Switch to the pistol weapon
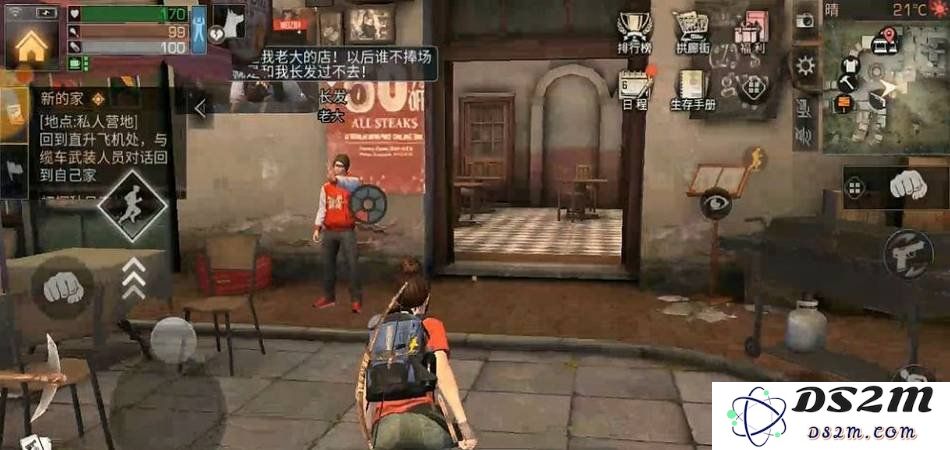This screenshot has height=450, width=950. point(908,254)
